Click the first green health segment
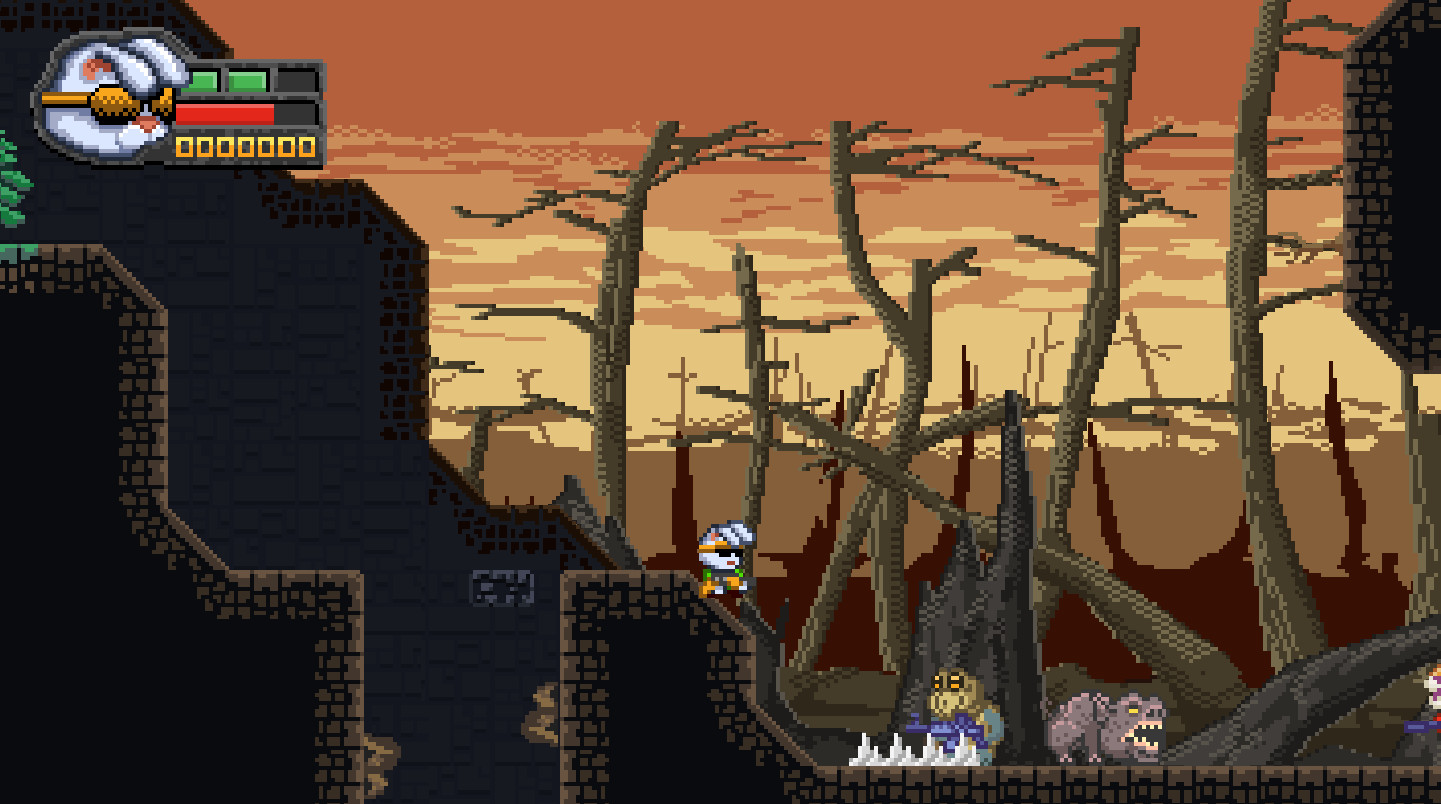This screenshot has width=1441, height=804. click(200, 79)
